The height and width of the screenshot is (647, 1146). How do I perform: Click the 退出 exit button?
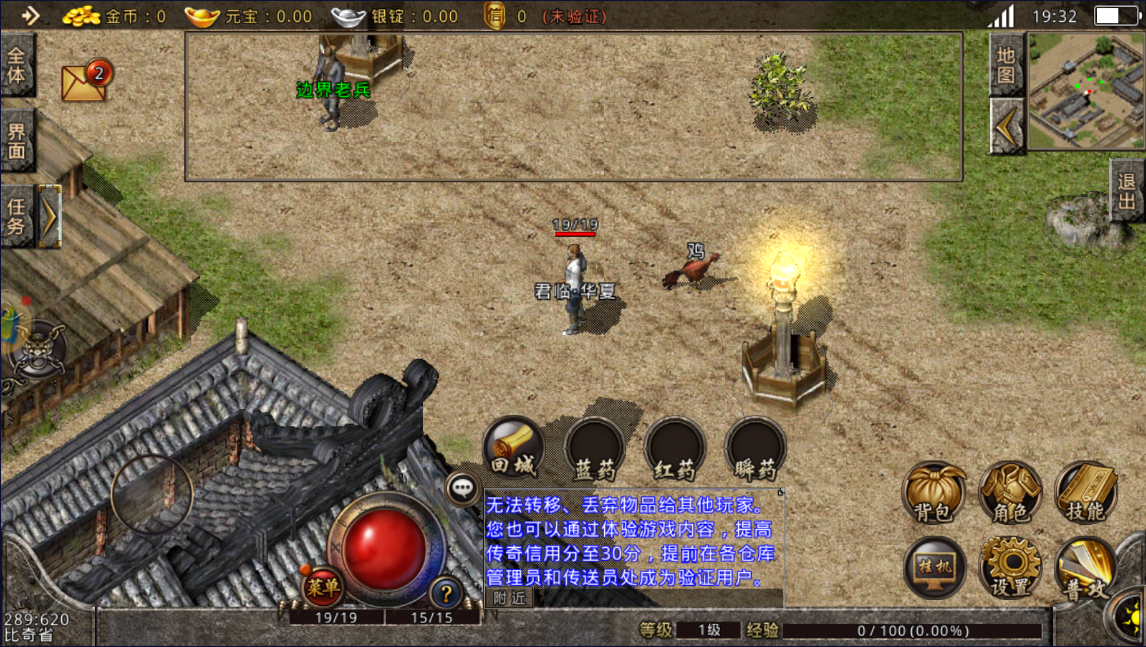1128,190
